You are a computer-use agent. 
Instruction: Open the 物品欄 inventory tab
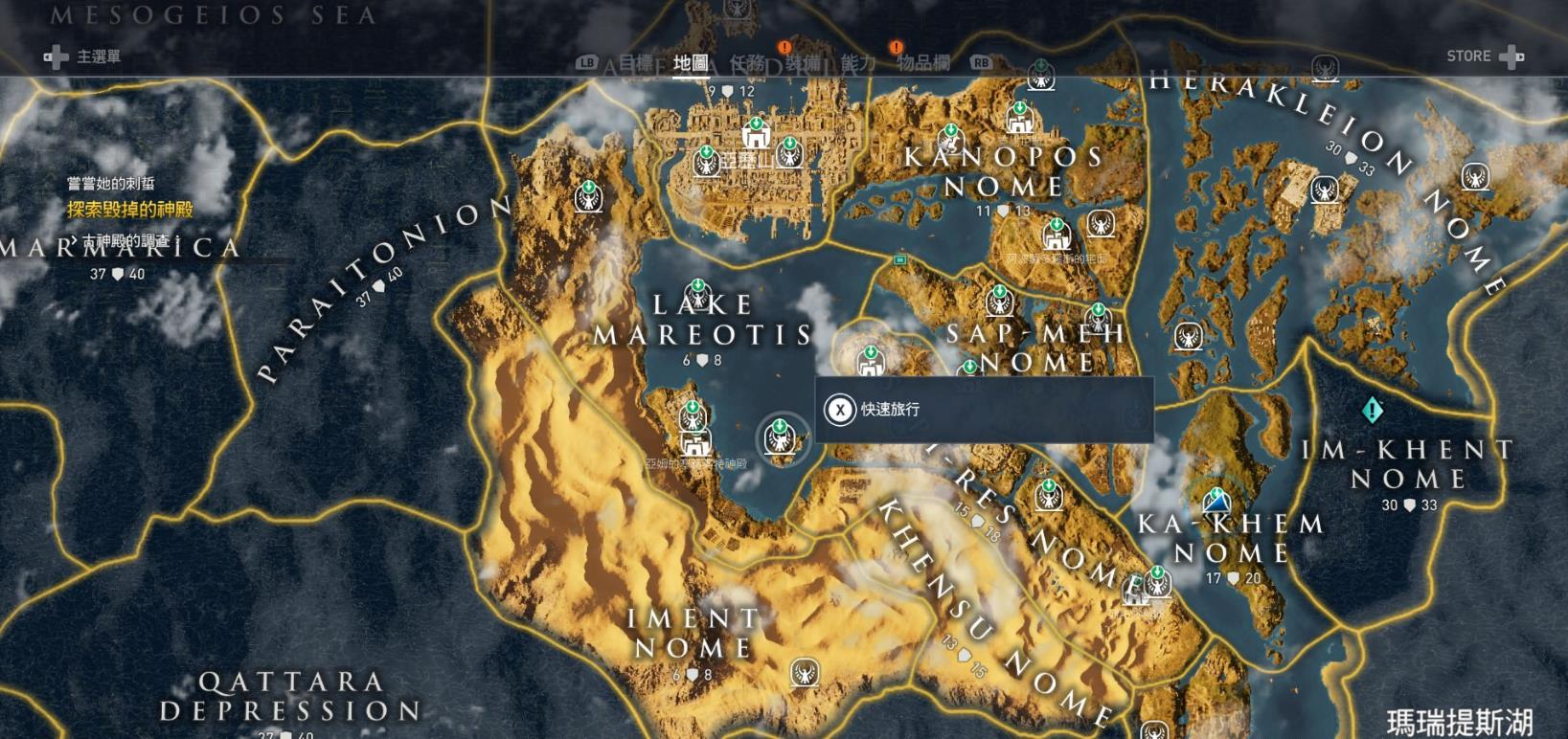click(x=923, y=63)
